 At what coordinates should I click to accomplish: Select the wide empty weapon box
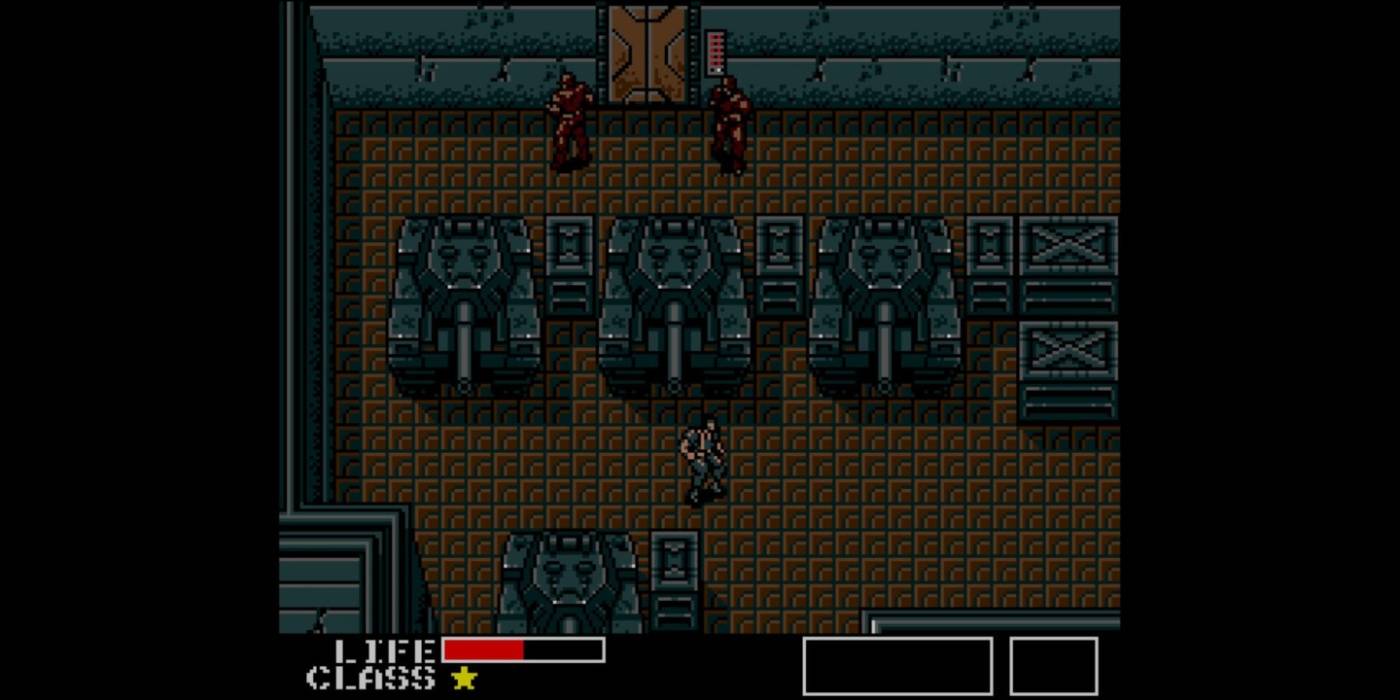coord(897,666)
